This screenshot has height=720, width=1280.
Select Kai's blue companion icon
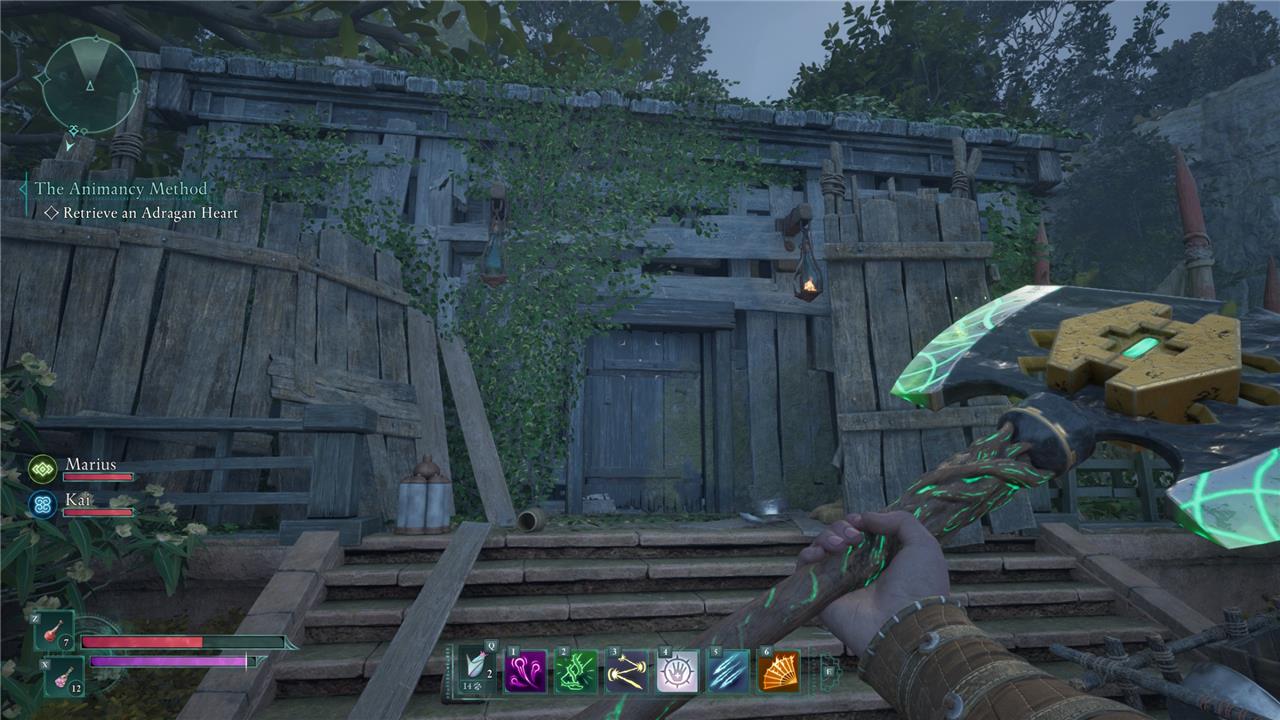click(x=42, y=503)
